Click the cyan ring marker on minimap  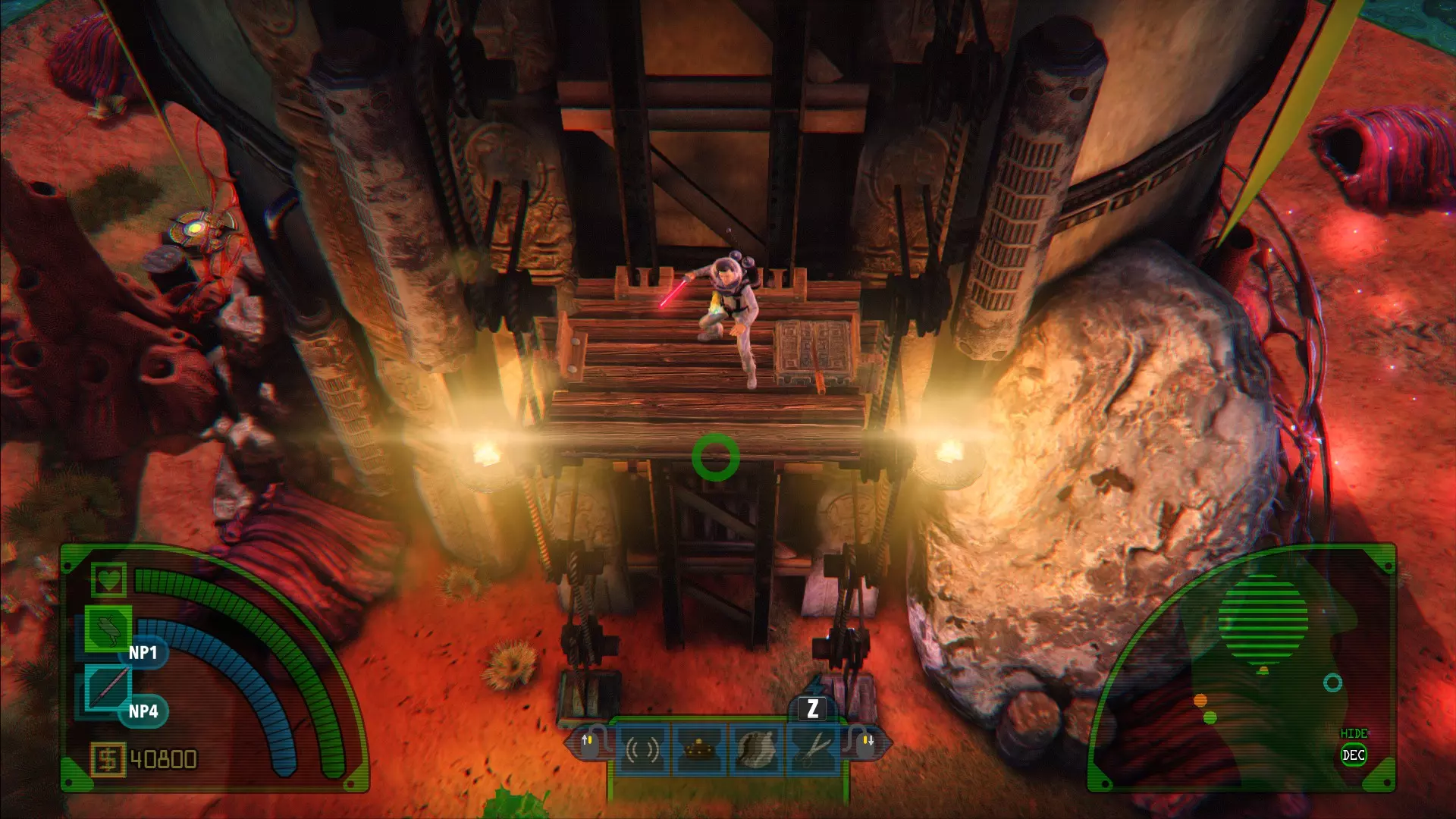coord(1332,682)
